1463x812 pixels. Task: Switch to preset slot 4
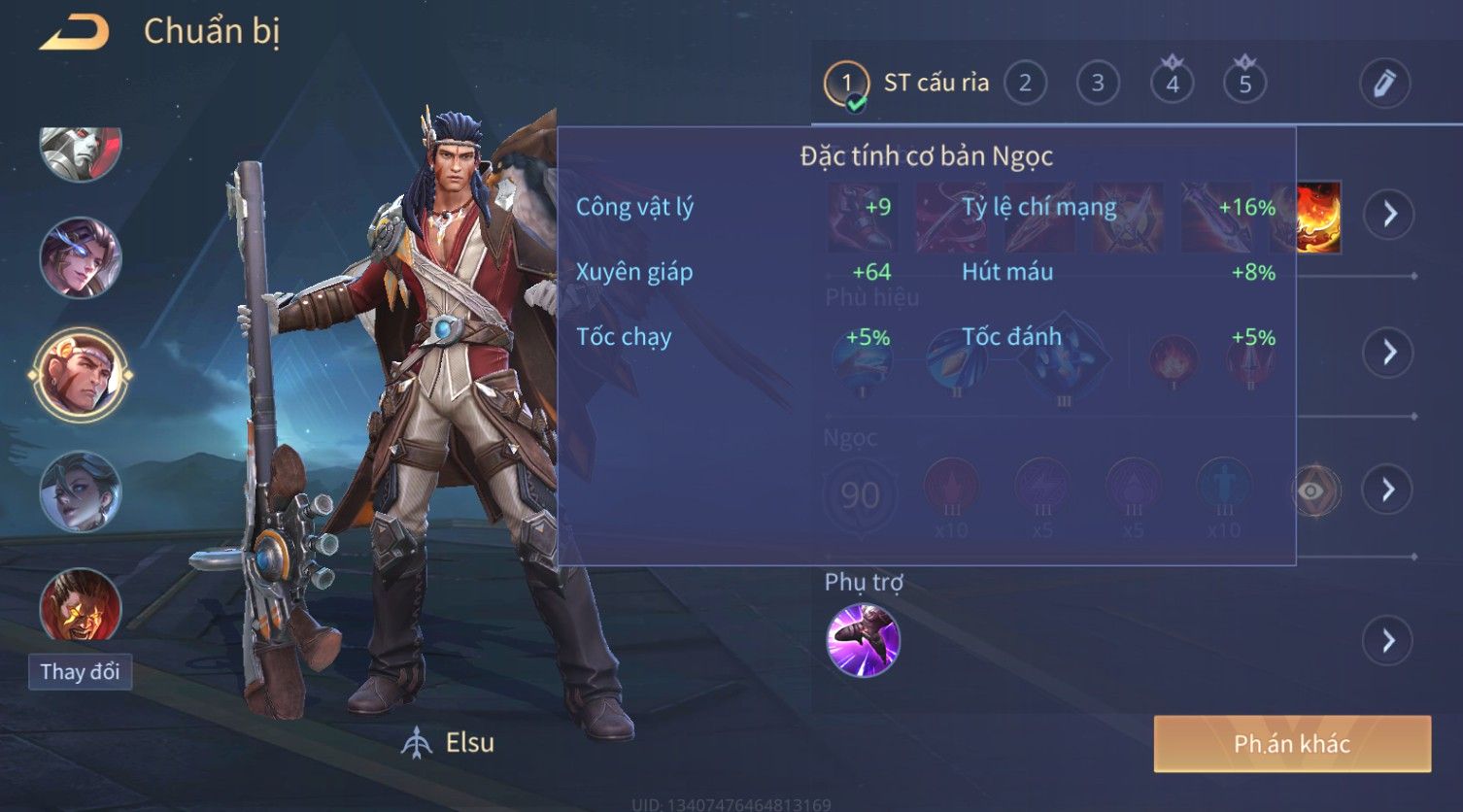tap(1172, 84)
